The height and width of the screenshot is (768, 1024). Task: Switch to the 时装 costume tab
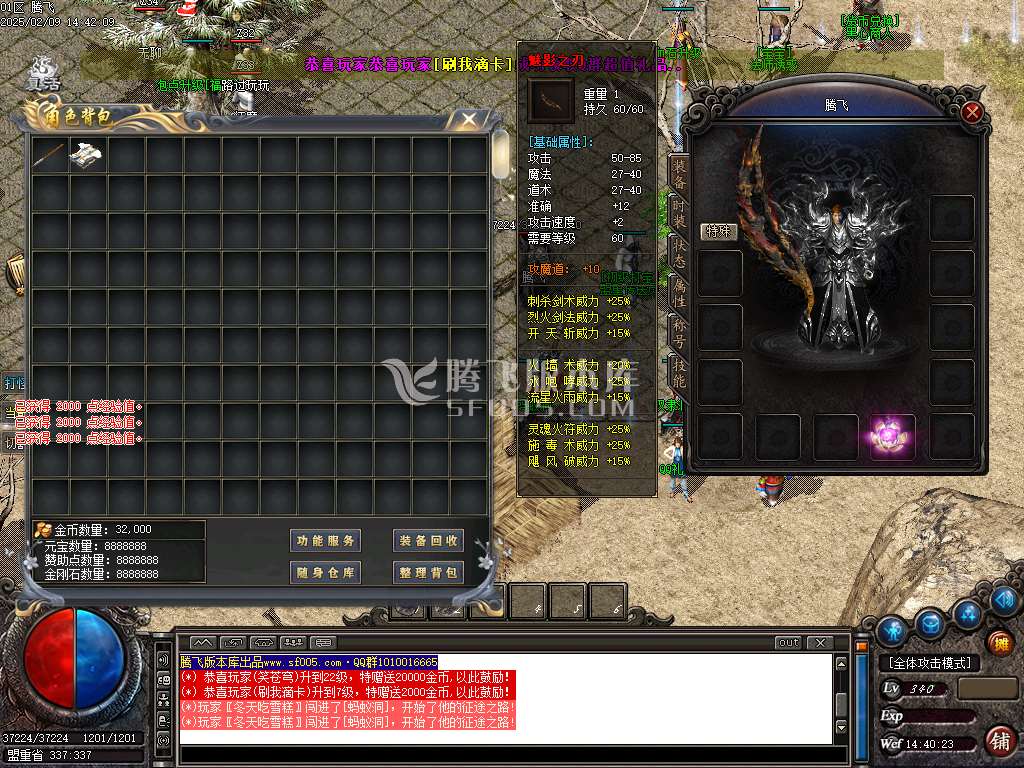point(679,209)
